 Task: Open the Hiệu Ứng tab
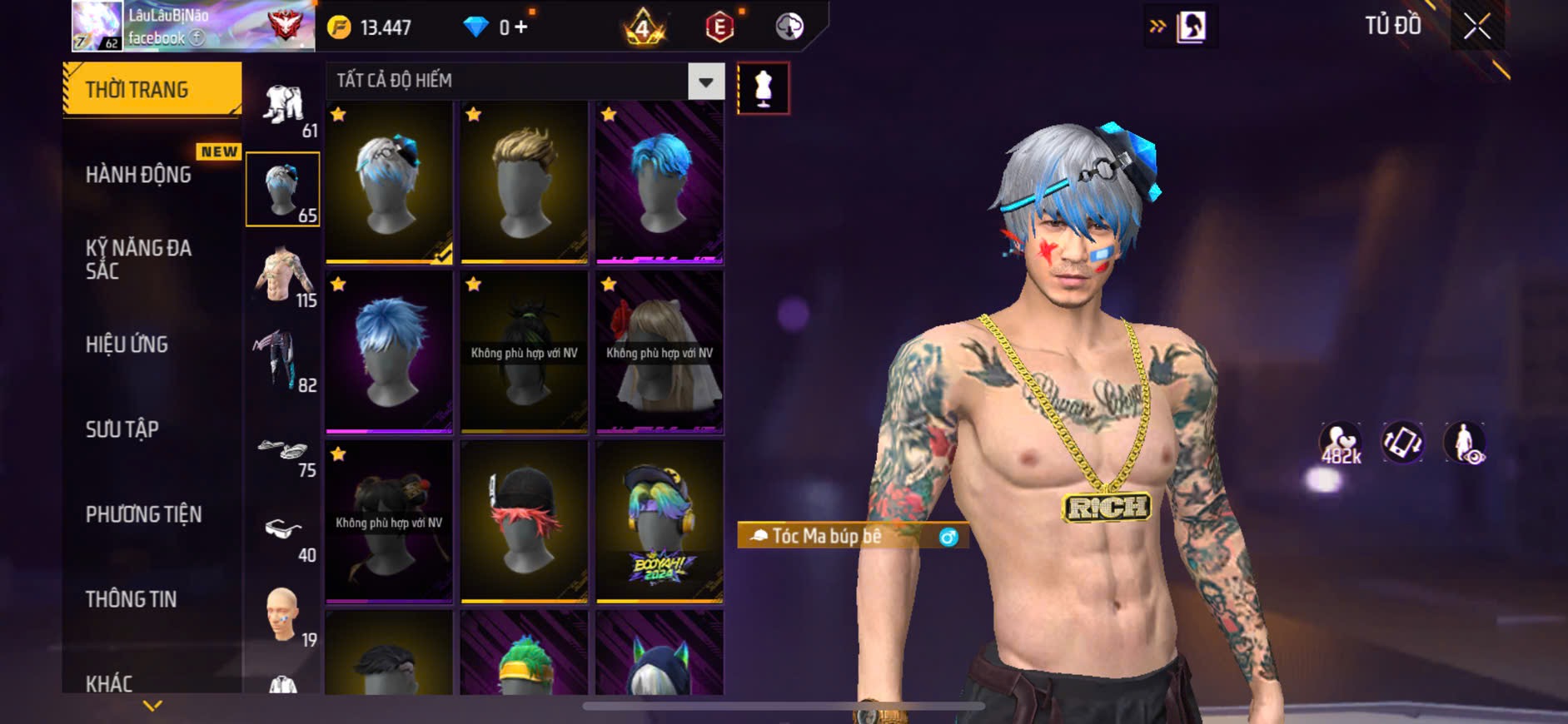point(127,345)
